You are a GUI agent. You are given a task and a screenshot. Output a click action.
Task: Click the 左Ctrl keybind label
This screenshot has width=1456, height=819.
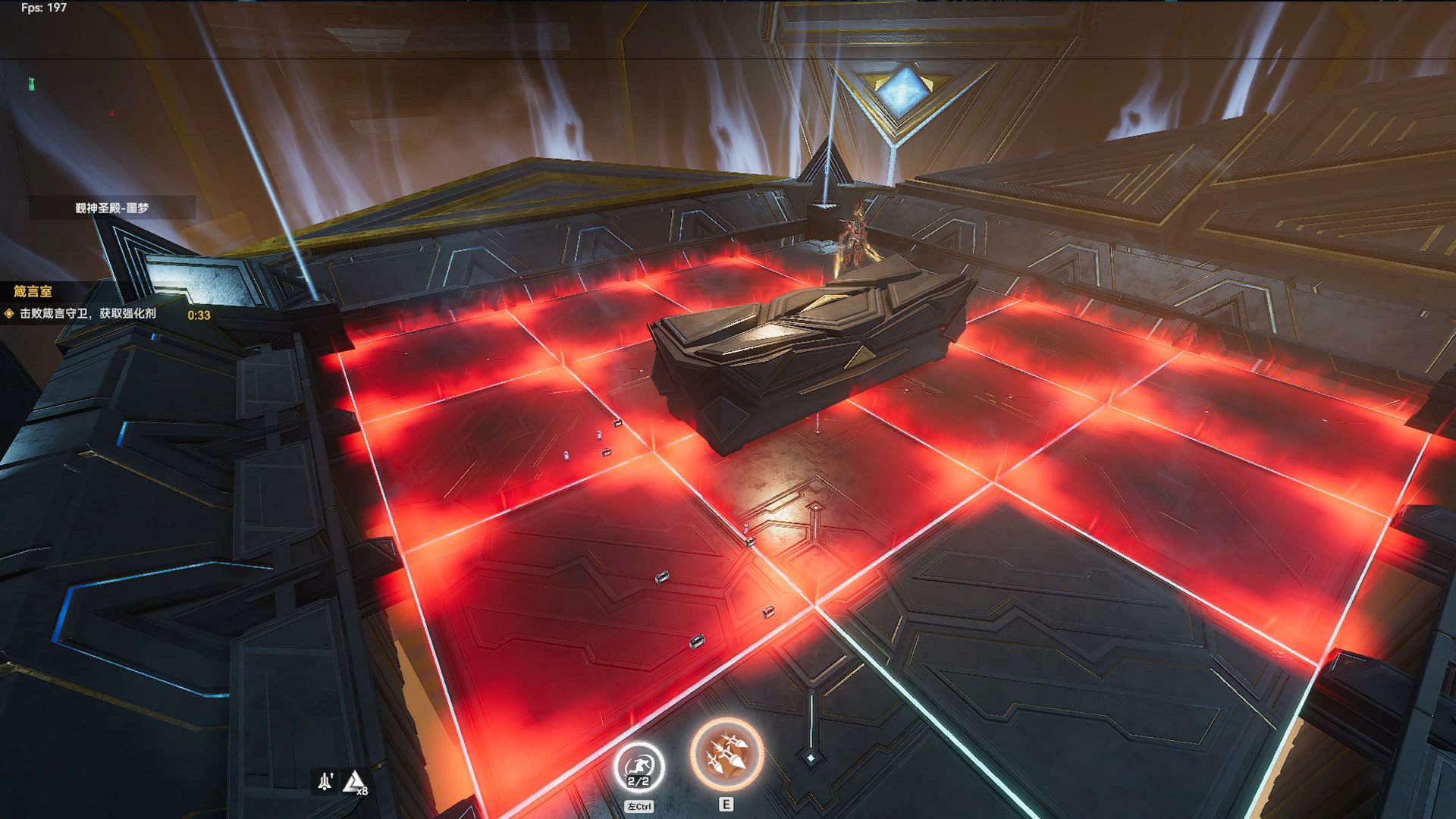pos(639,806)
